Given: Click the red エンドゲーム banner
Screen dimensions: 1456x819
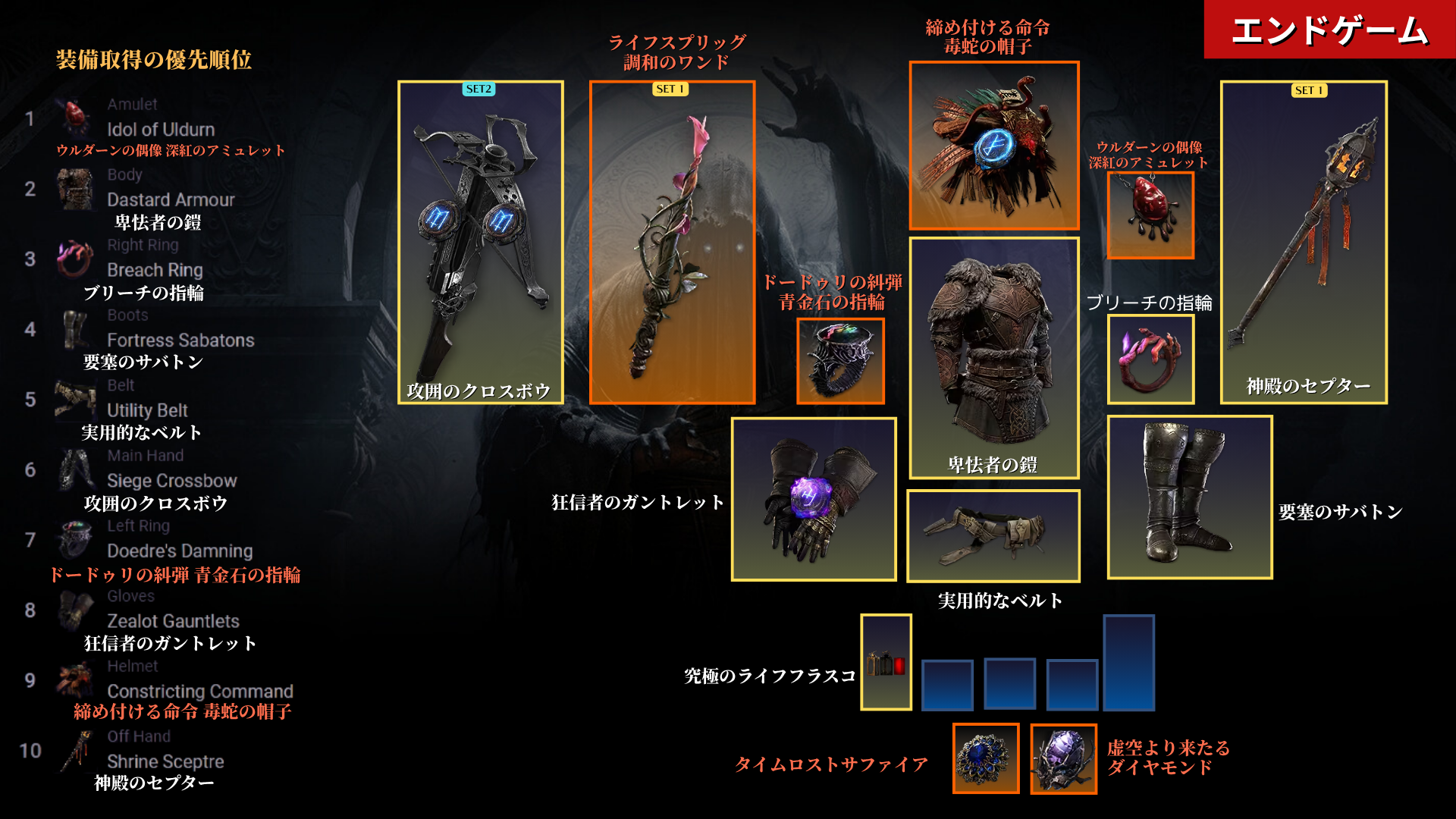Looking at the screenshot, I should [x=1329, y=30].
